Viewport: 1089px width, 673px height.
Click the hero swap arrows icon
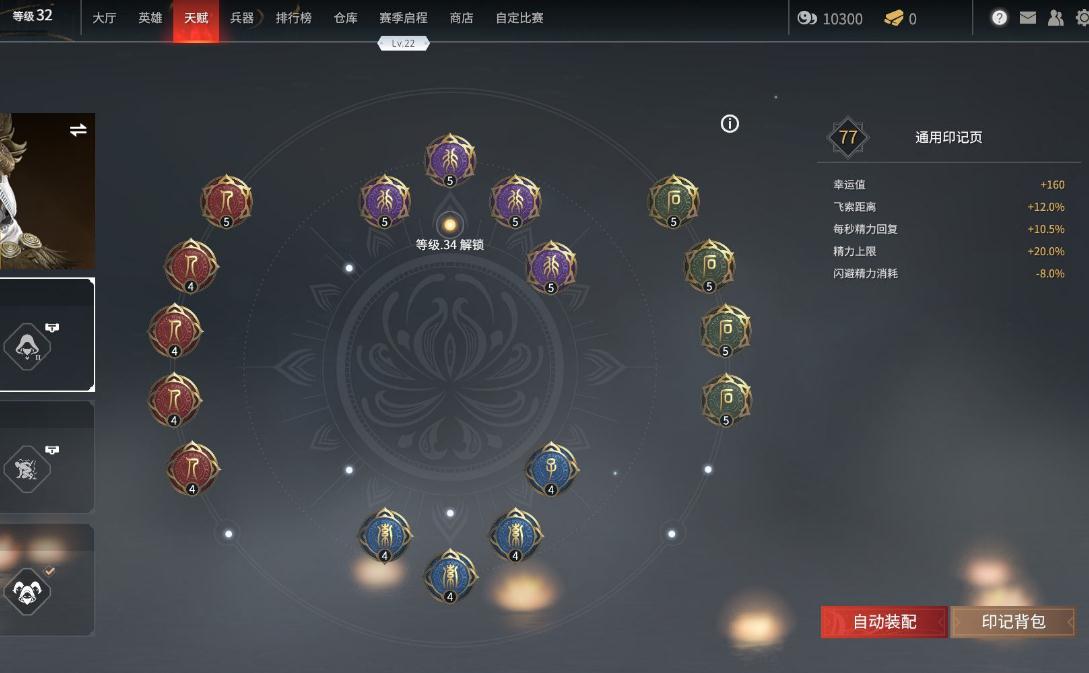78,130
